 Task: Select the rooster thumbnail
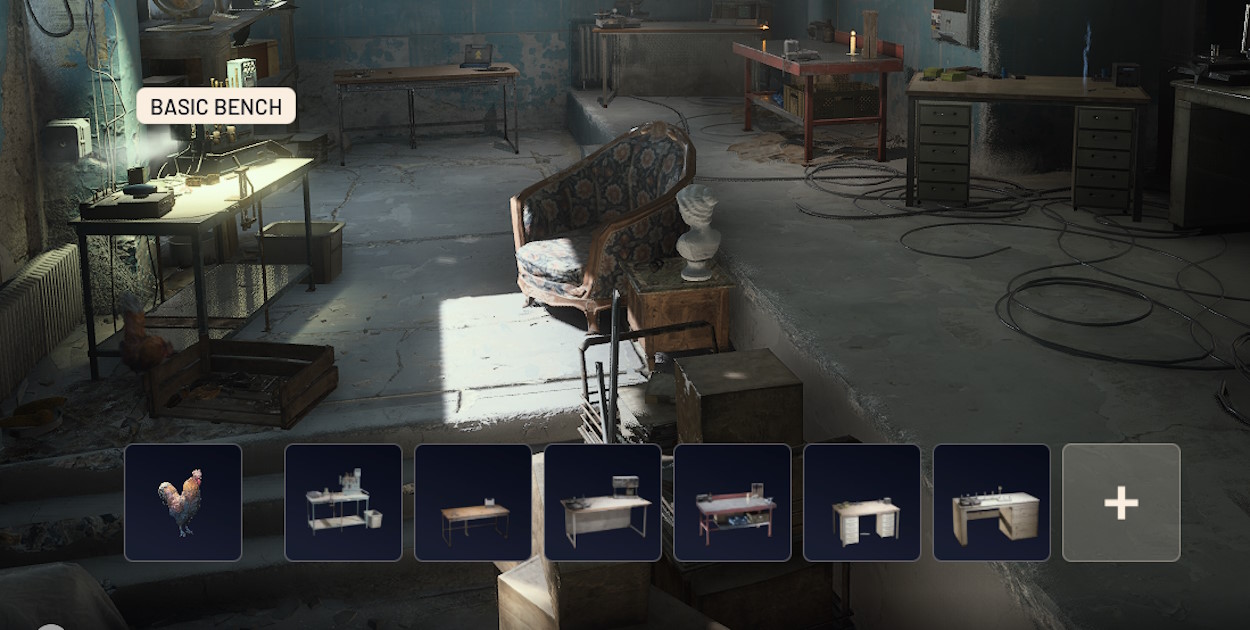[183, 502]
